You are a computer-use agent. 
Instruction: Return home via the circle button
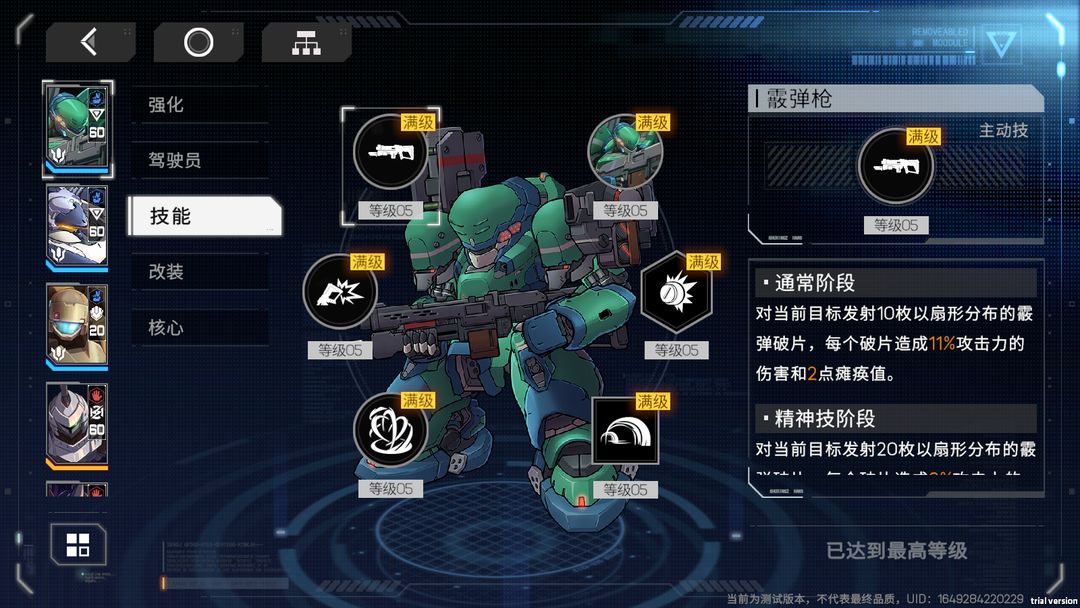pyautogui.click(x=198, y=42)
